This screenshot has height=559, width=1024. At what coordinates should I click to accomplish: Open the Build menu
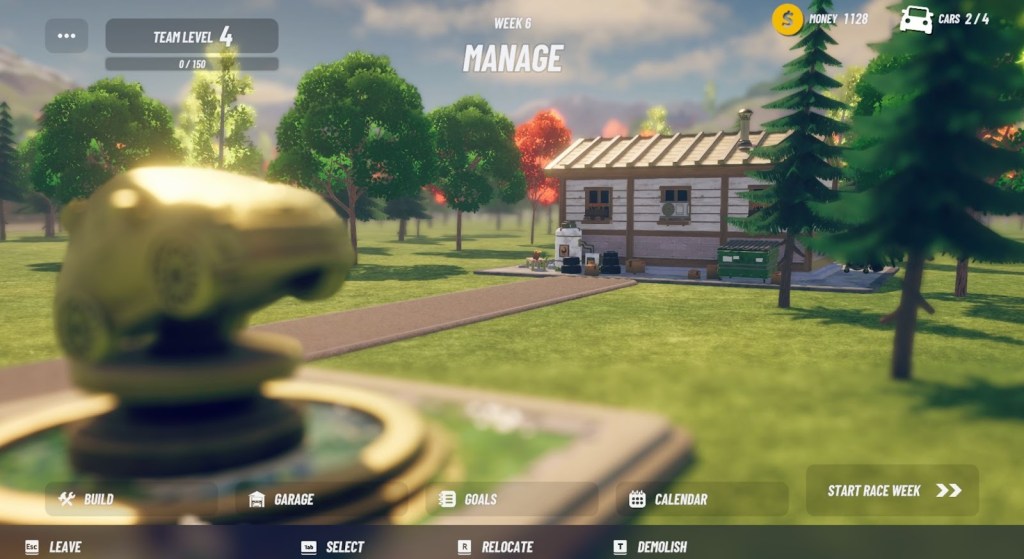point(130,499)
